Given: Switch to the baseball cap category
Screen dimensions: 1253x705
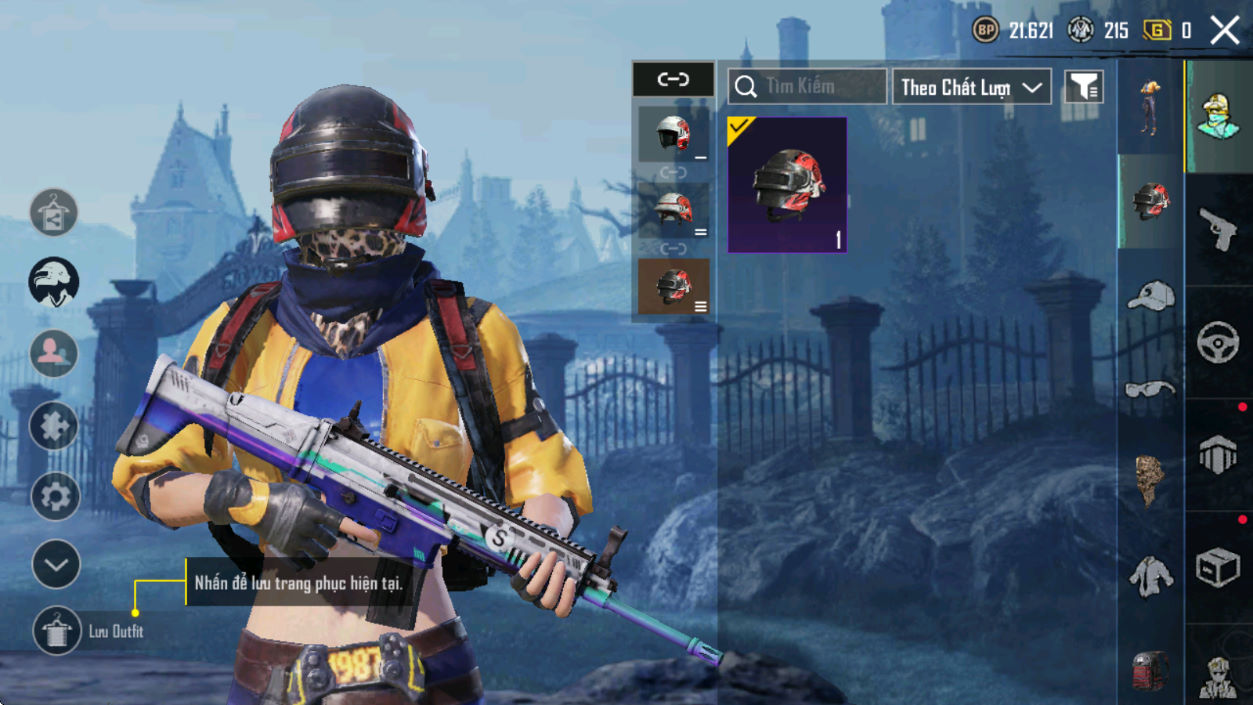Looking at the screenshot, I should [1150, 297].
